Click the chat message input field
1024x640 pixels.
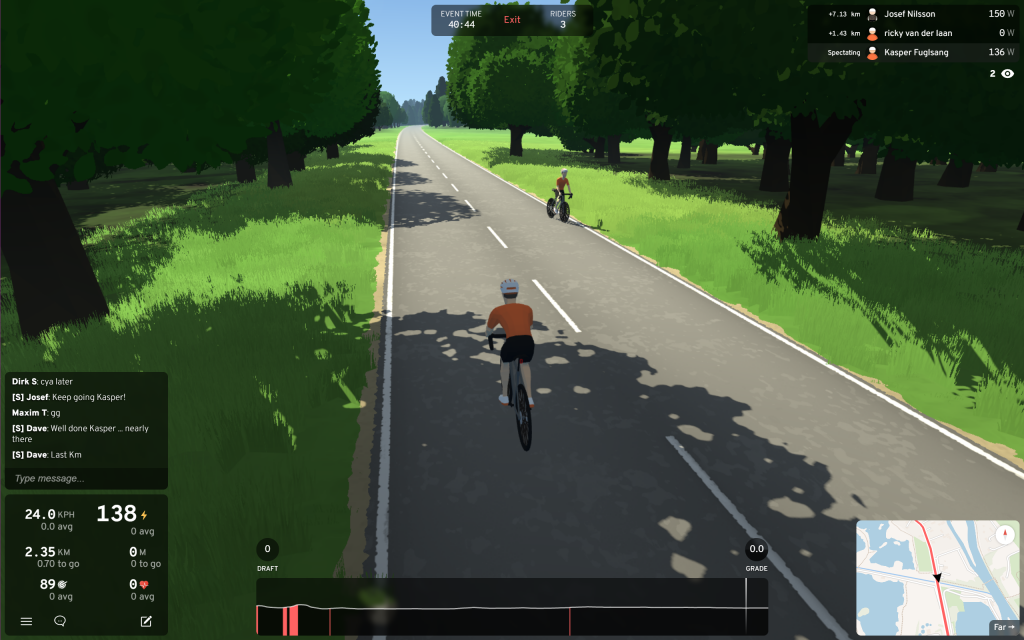click(86, 479)
